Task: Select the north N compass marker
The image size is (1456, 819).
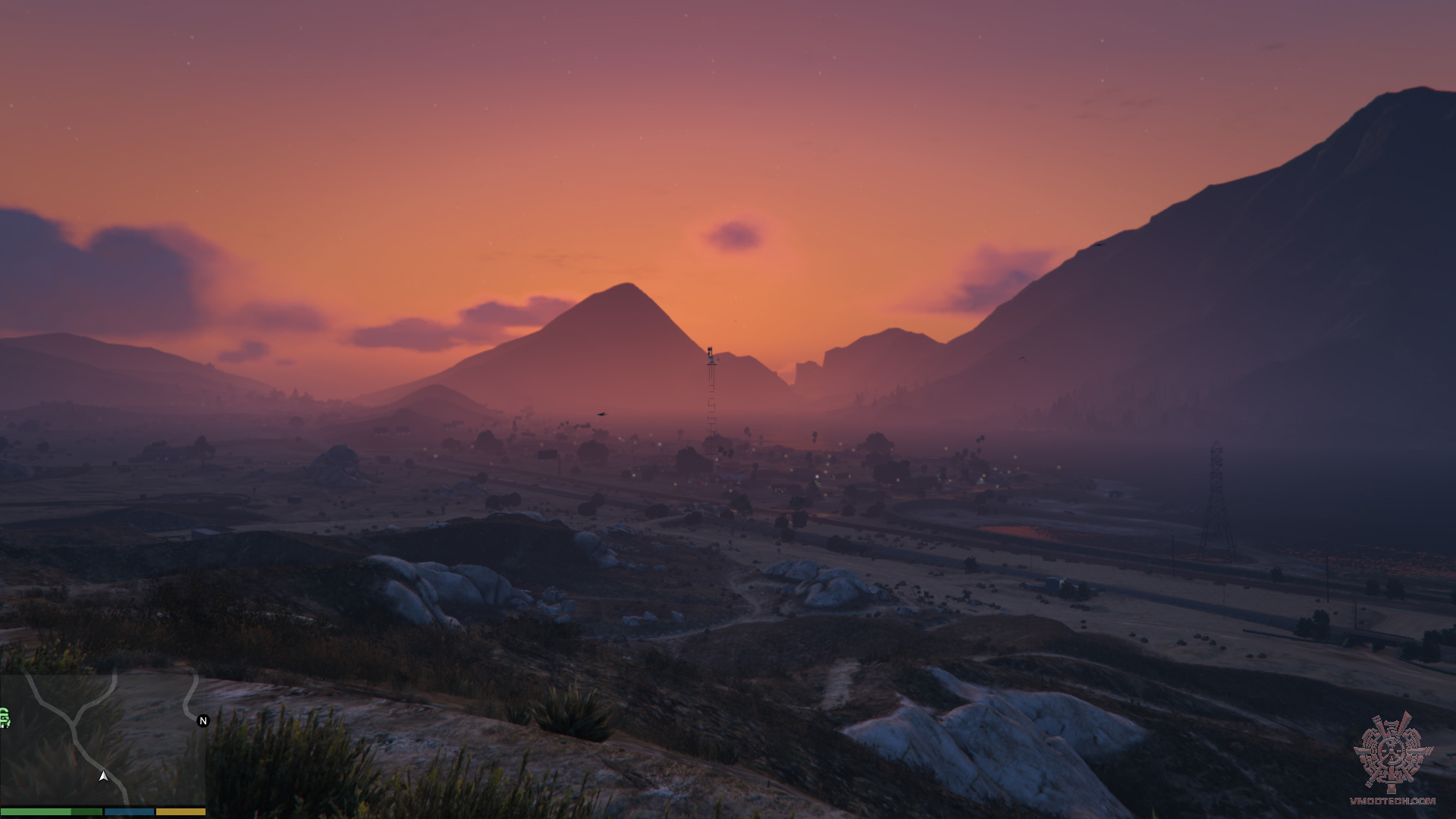Action: pyautogui.click(x=202, y=720)
